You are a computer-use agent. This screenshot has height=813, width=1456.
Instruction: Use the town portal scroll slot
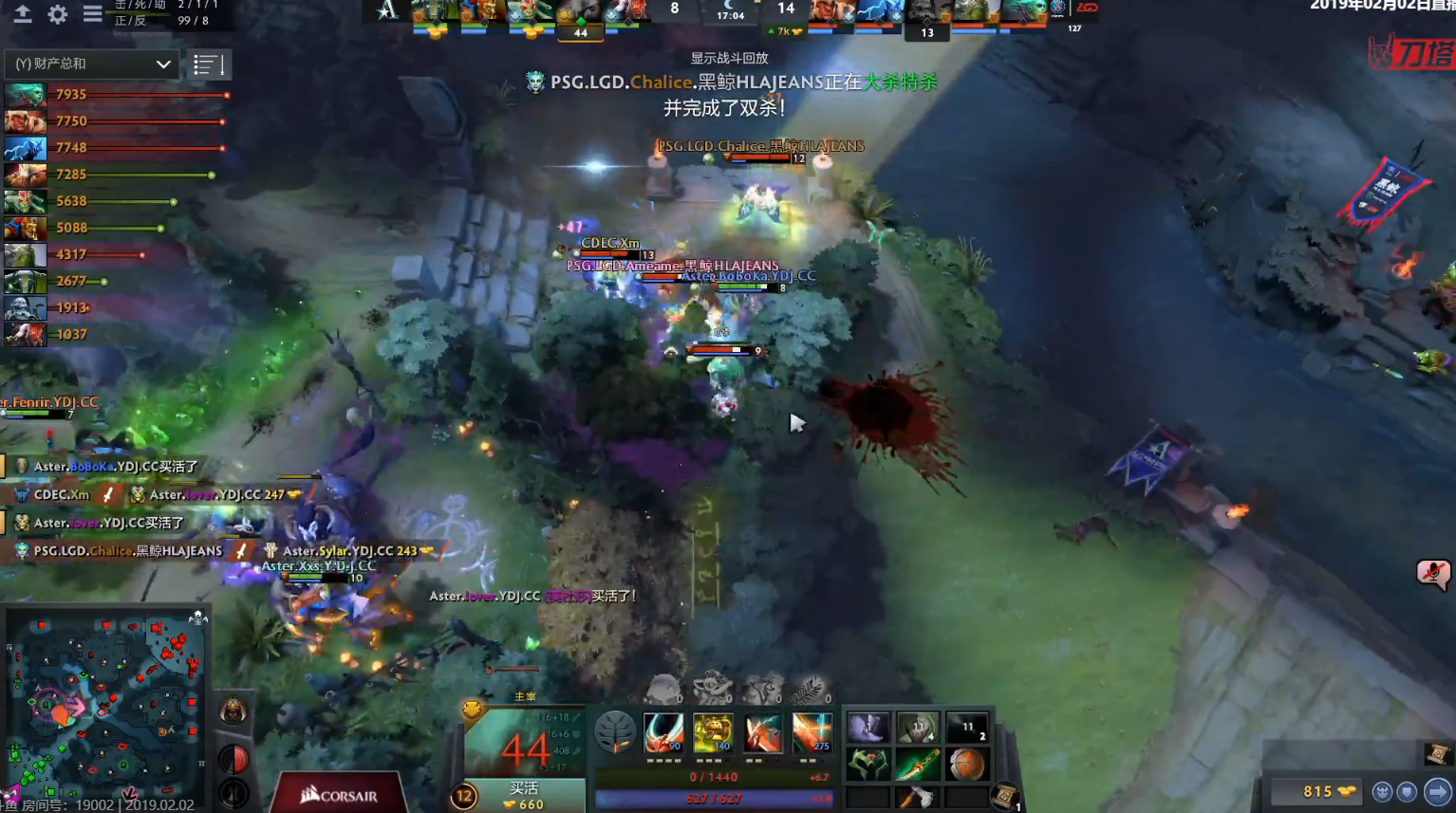pyautogui.click(x=1004, y=797)
